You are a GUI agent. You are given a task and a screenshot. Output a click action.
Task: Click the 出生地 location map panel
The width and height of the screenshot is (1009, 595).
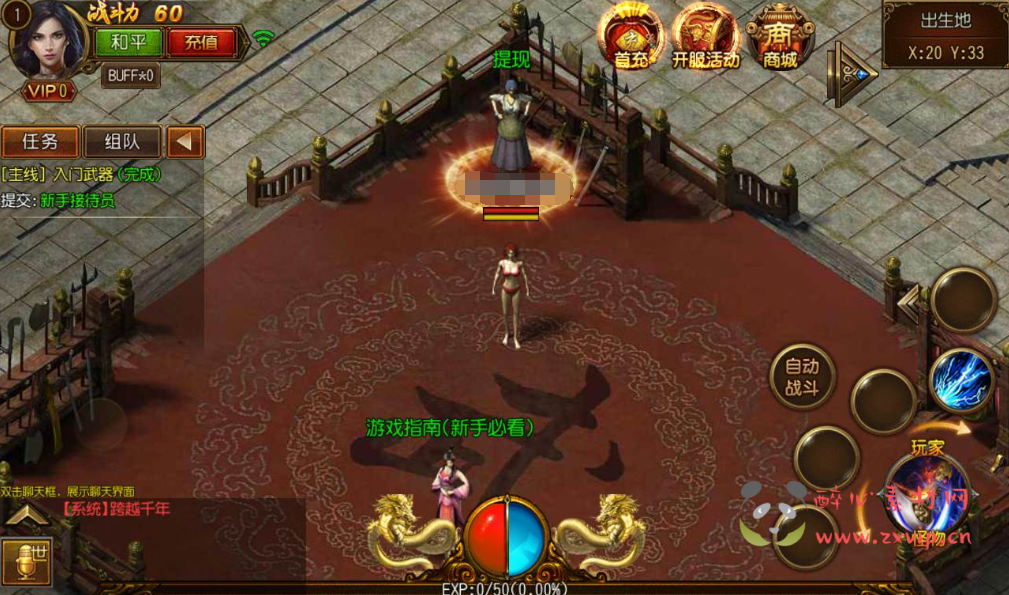[945, 35]
